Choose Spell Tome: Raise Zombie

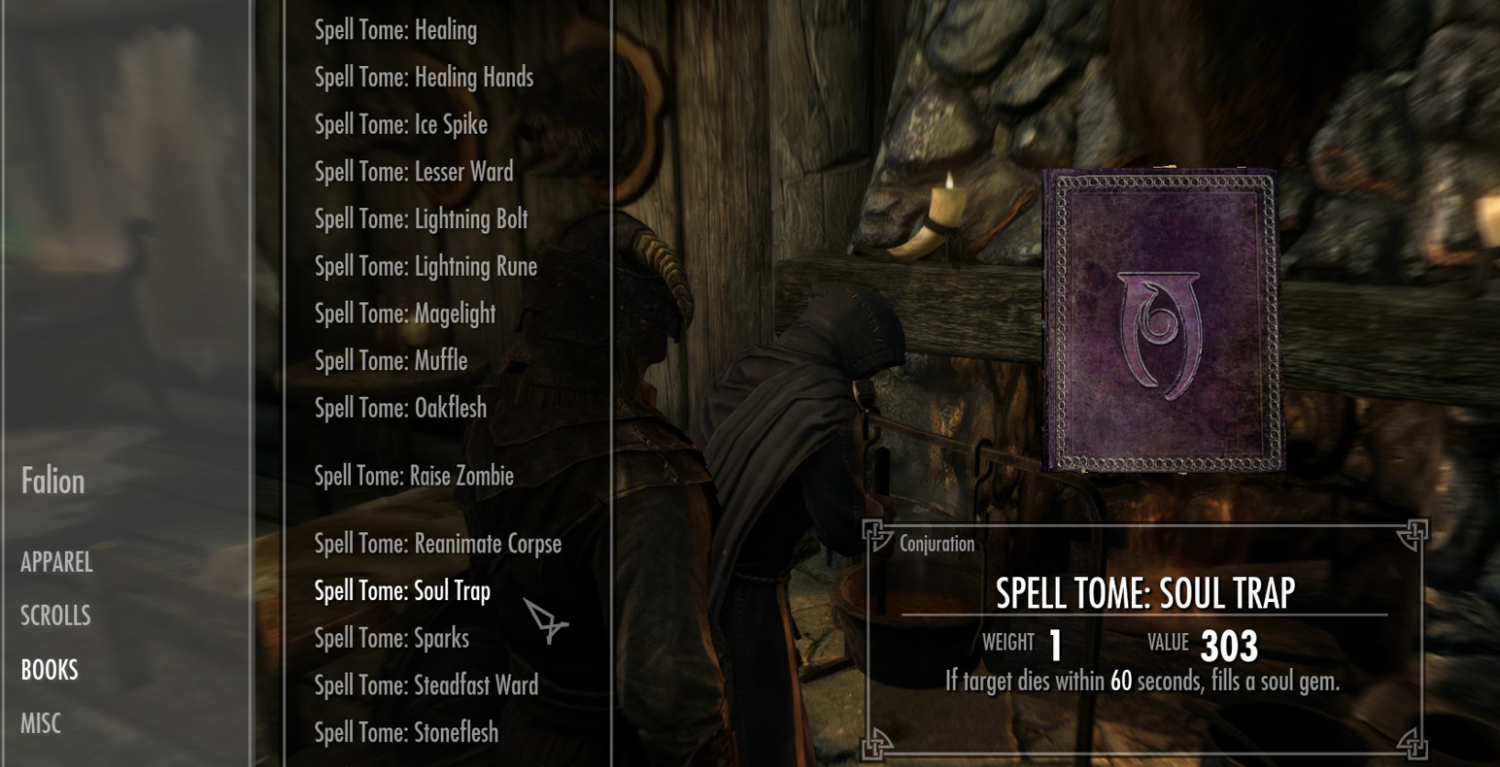414,476
